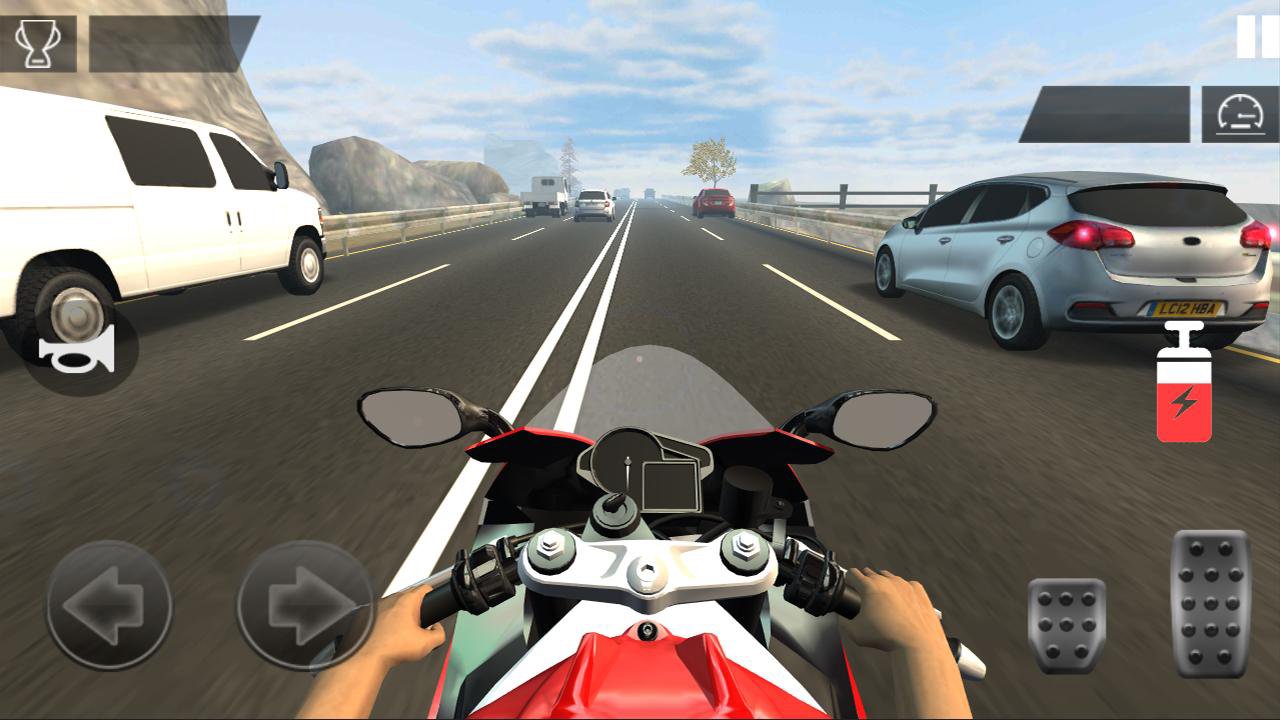Tap the nitro charge level indicator

tap(1185, 395)
